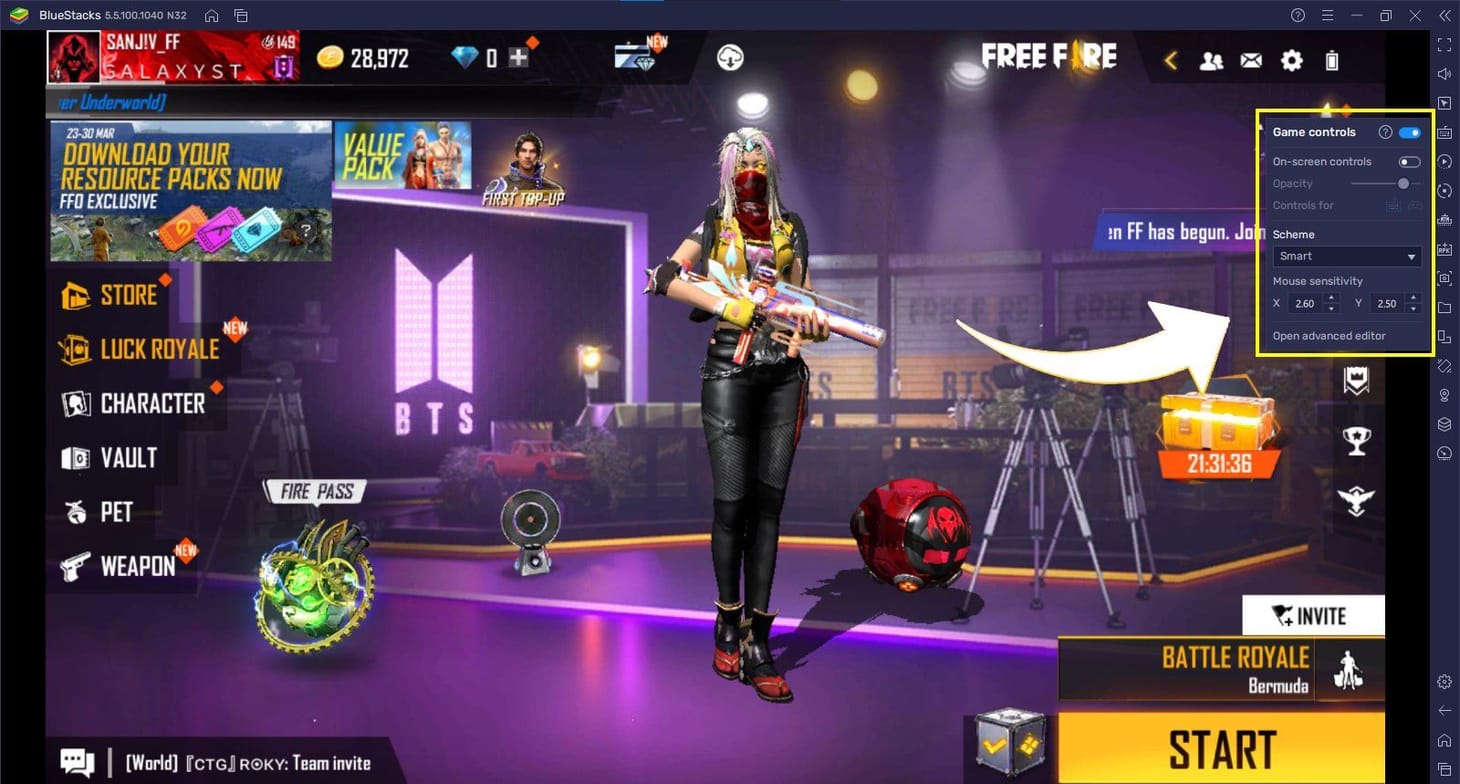Open the in-game mail inbox icon

(x=1251, y=60)
